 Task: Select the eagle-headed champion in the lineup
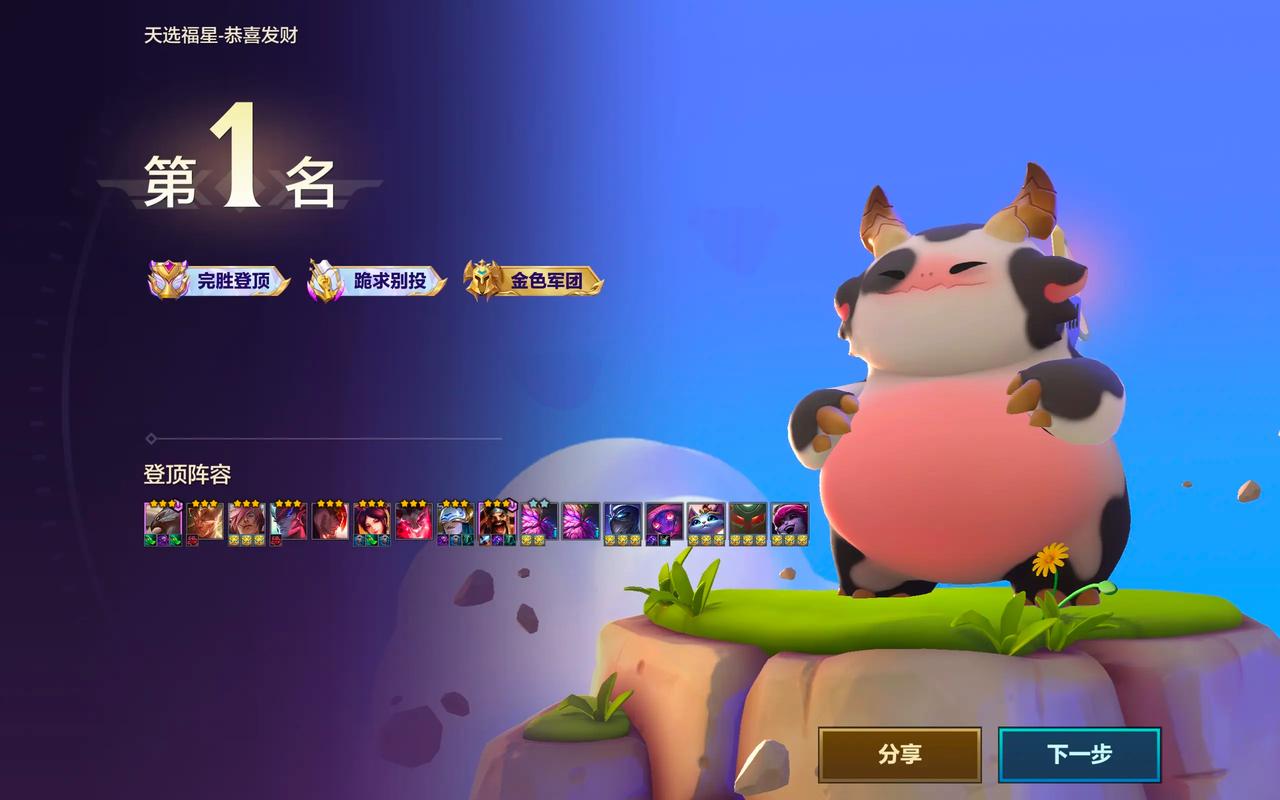coord(163,521)
